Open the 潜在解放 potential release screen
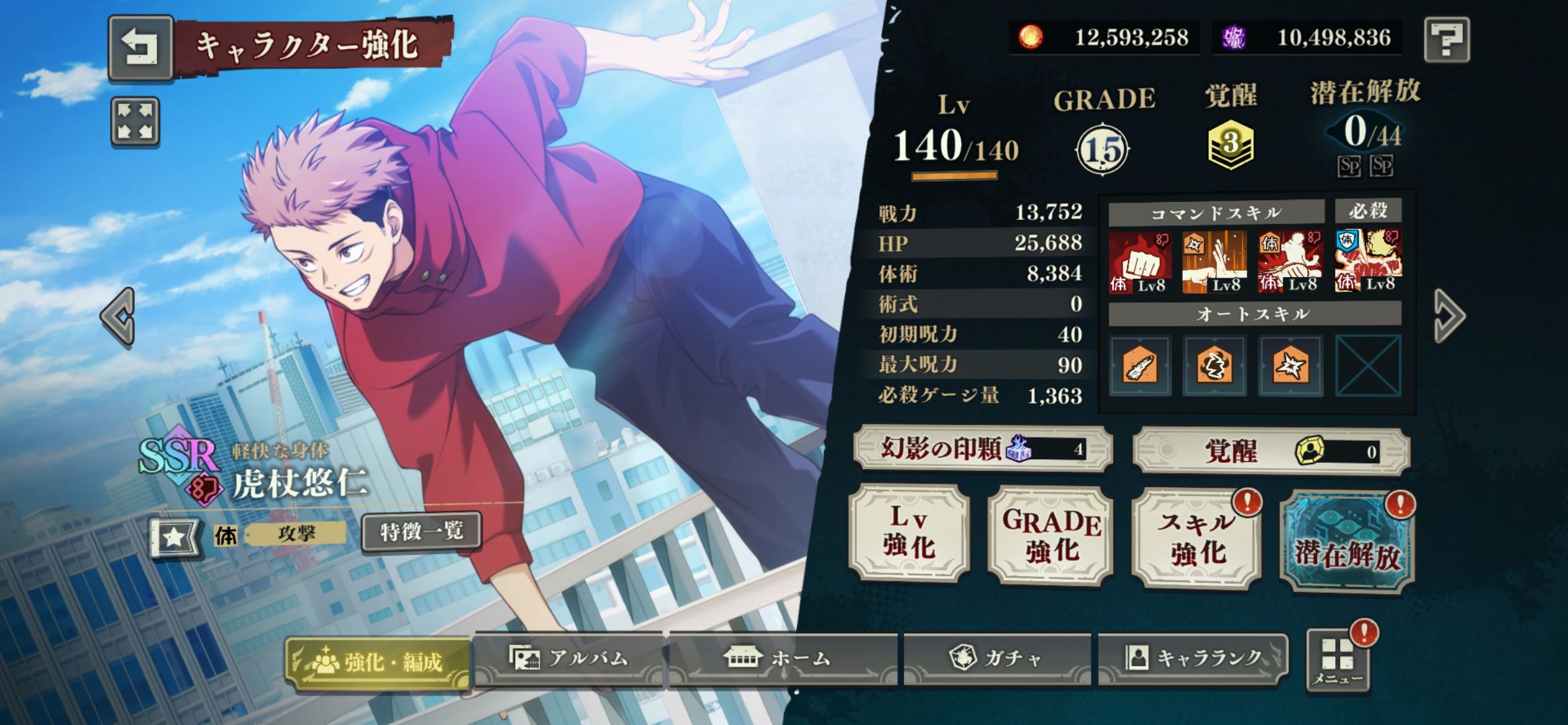This screenshot has width=1568, height=725. [1347, 542]
